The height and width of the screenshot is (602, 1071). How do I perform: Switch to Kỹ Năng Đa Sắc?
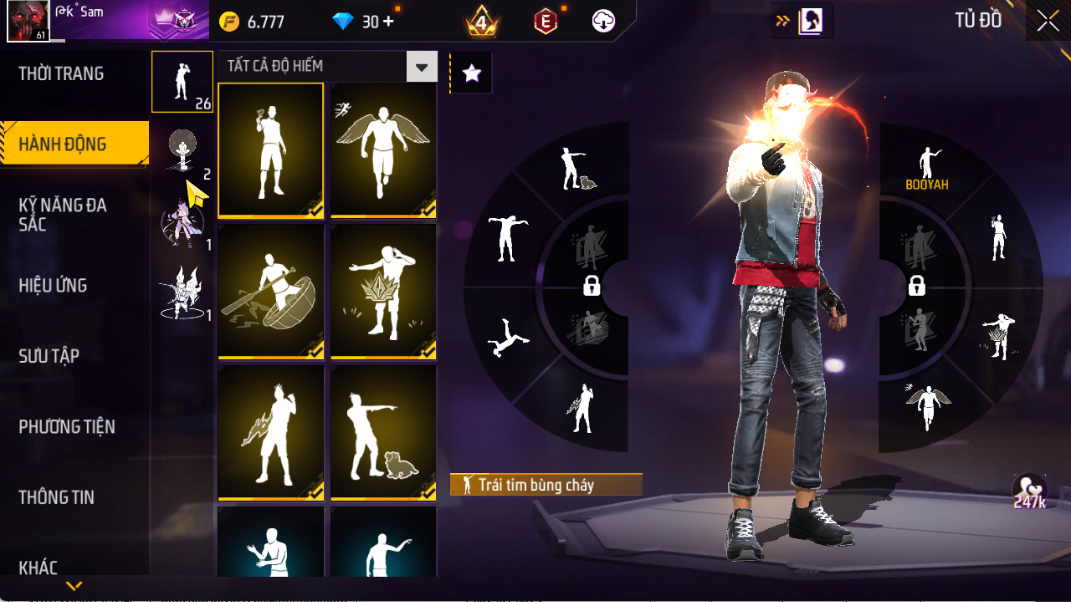63,214
